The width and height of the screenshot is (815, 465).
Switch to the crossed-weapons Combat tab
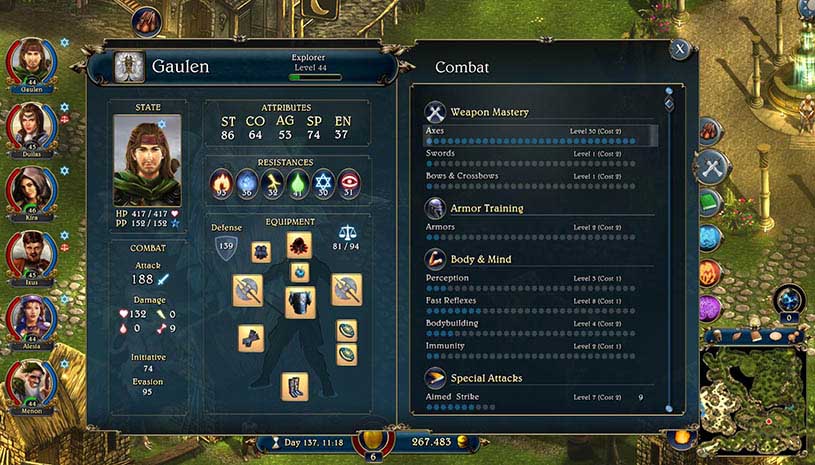click(x=711, y=167)
